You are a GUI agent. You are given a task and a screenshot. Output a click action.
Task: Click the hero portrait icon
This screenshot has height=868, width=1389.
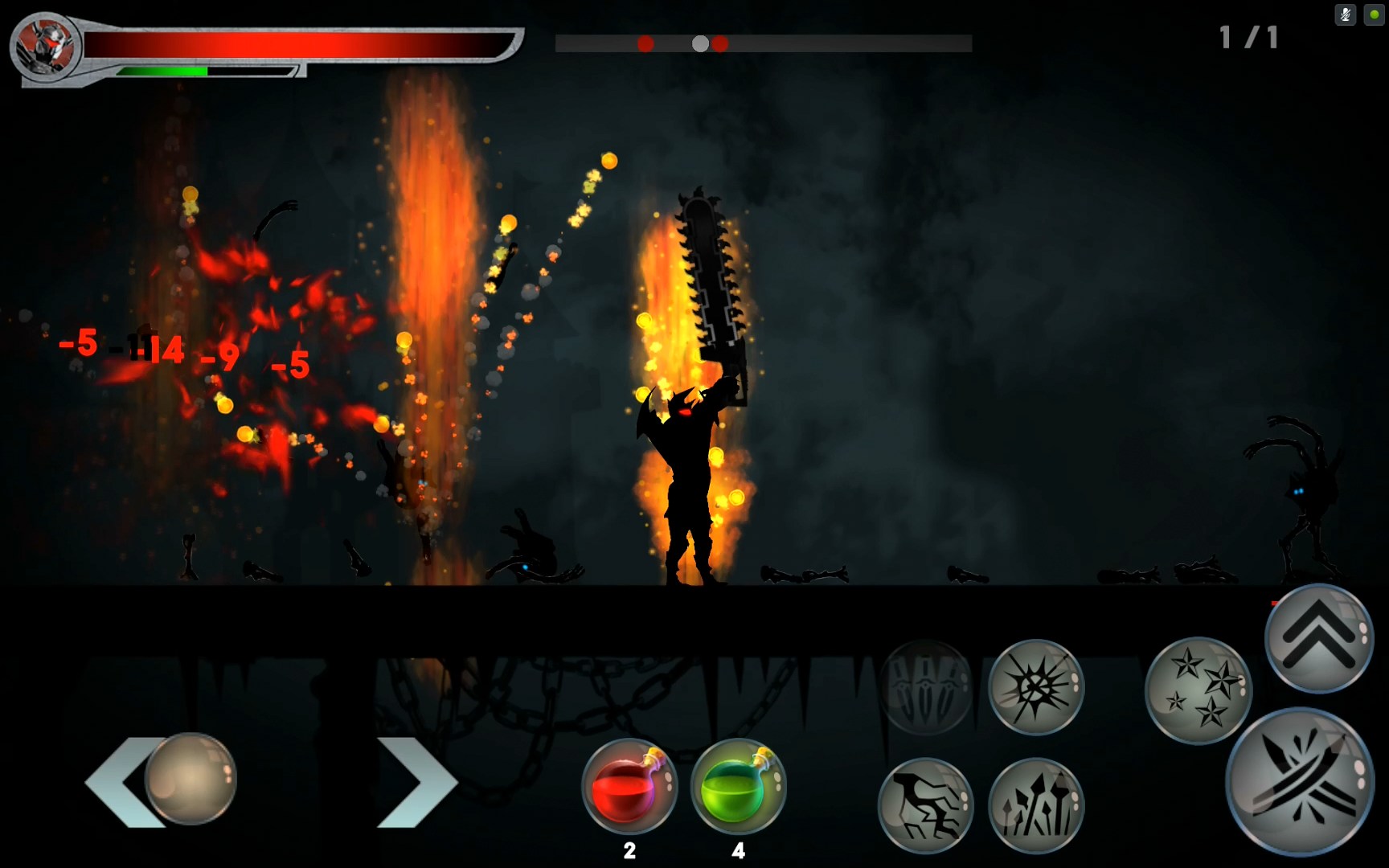click(x=46, y=47)
